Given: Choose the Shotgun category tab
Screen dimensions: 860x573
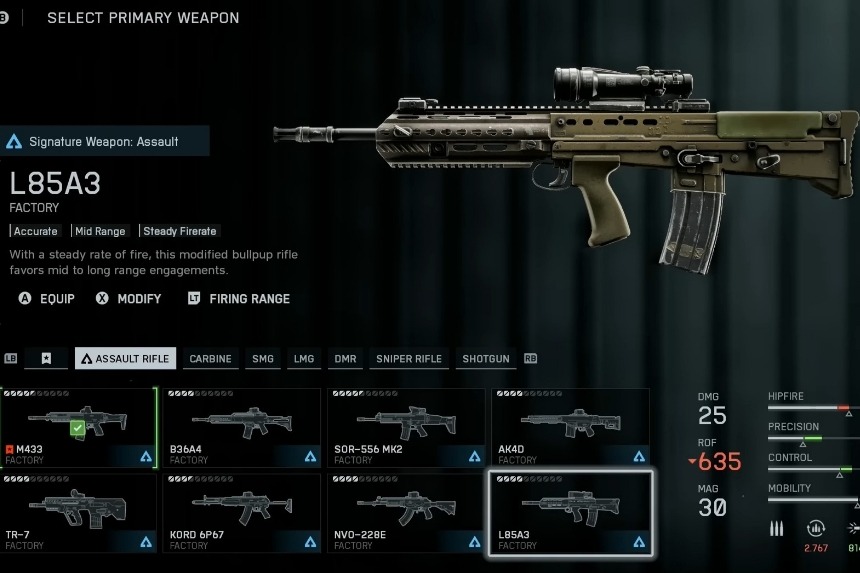Looking at the screenshot, I should [x=485, y=358].
